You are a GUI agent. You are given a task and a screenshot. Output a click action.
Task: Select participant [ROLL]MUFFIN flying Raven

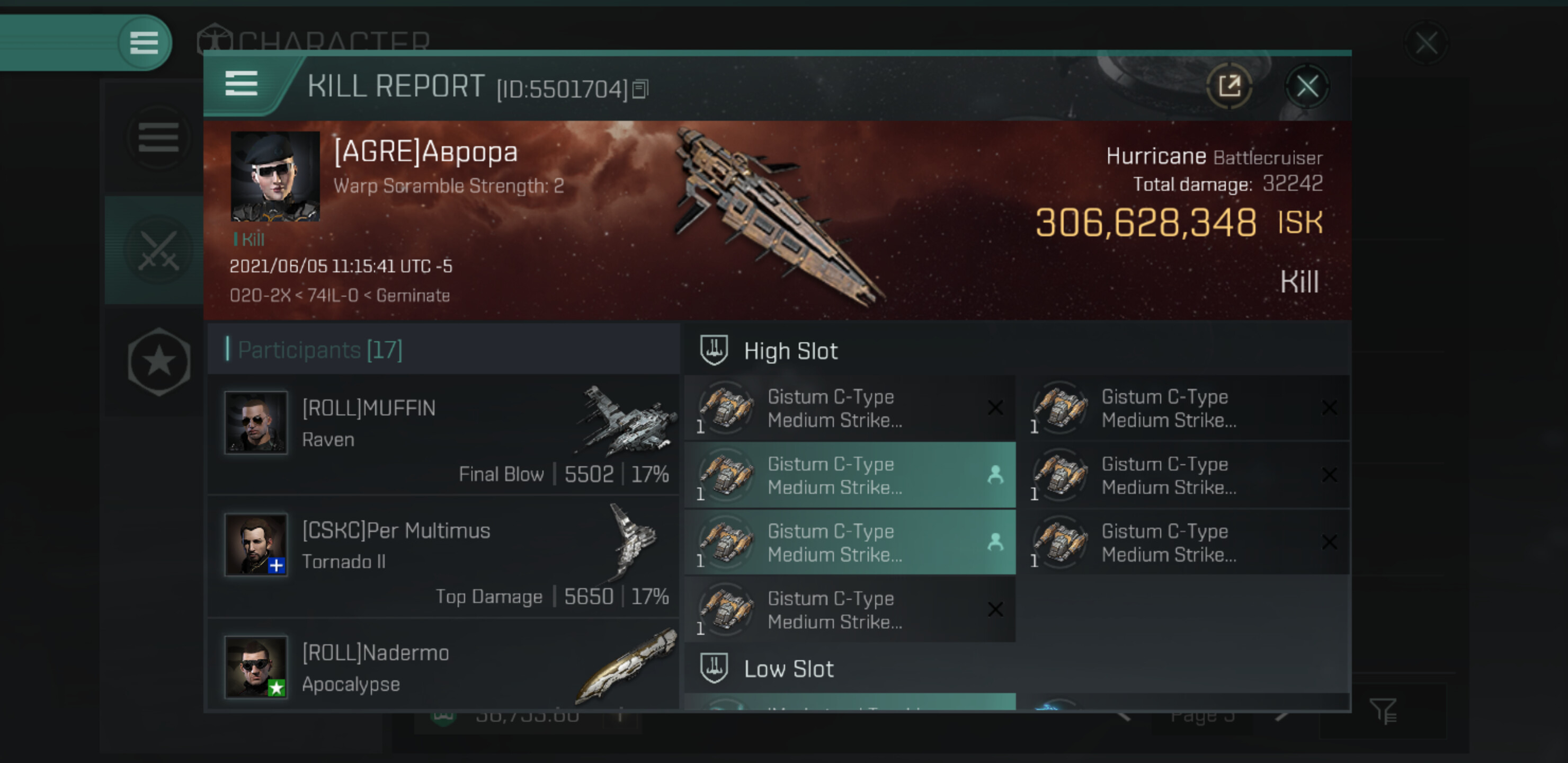pyautogui.click(x=443, y=434)
